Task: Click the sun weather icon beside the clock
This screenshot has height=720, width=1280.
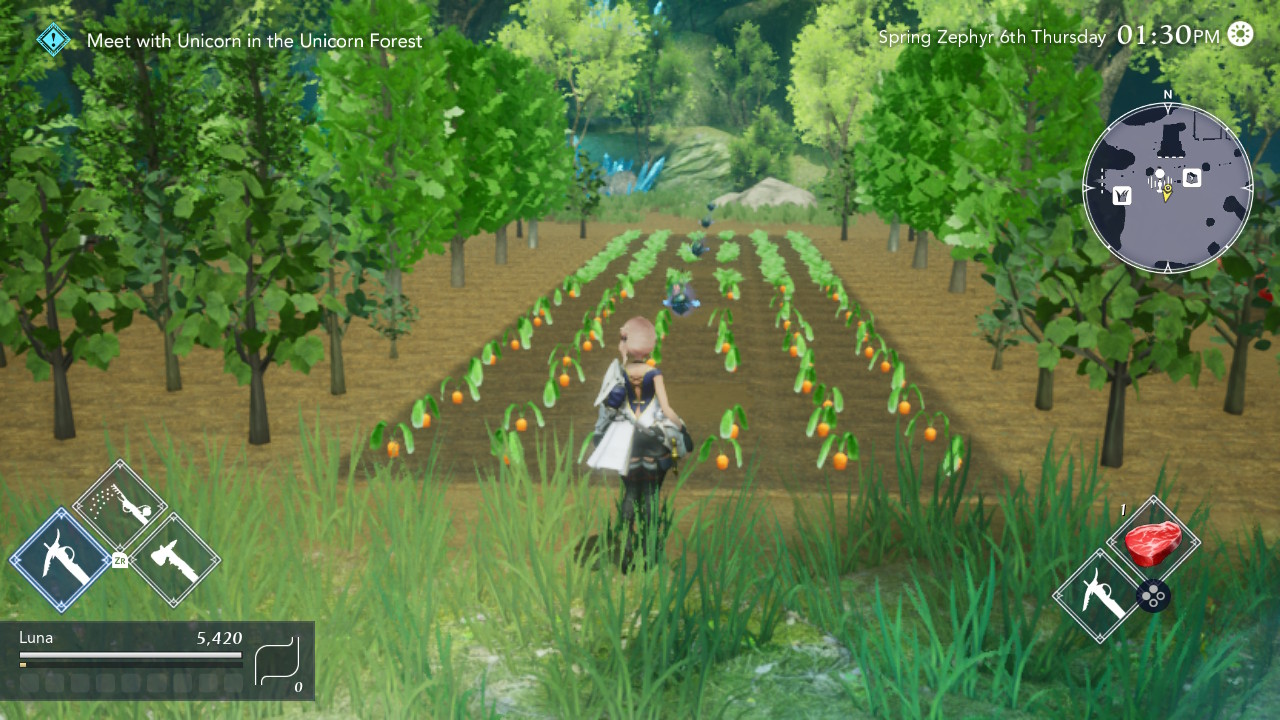Action: pyautogui.click(x=1240, y=34)
